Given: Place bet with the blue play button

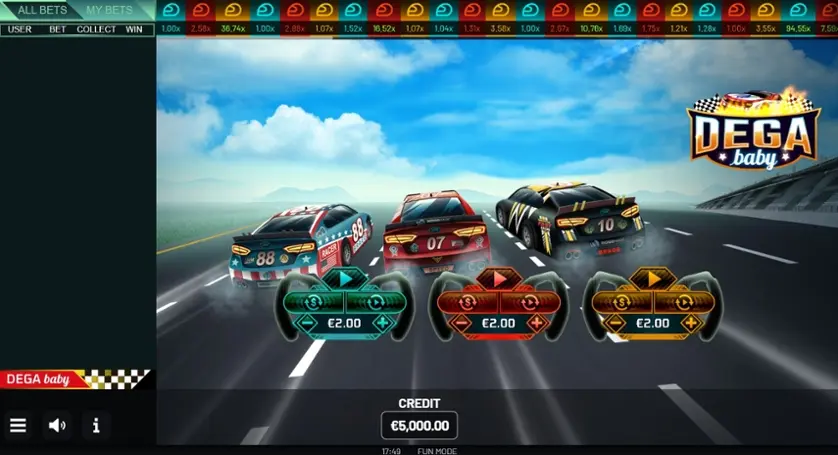Looking at the screenshot, I should (x=345, y=279).
